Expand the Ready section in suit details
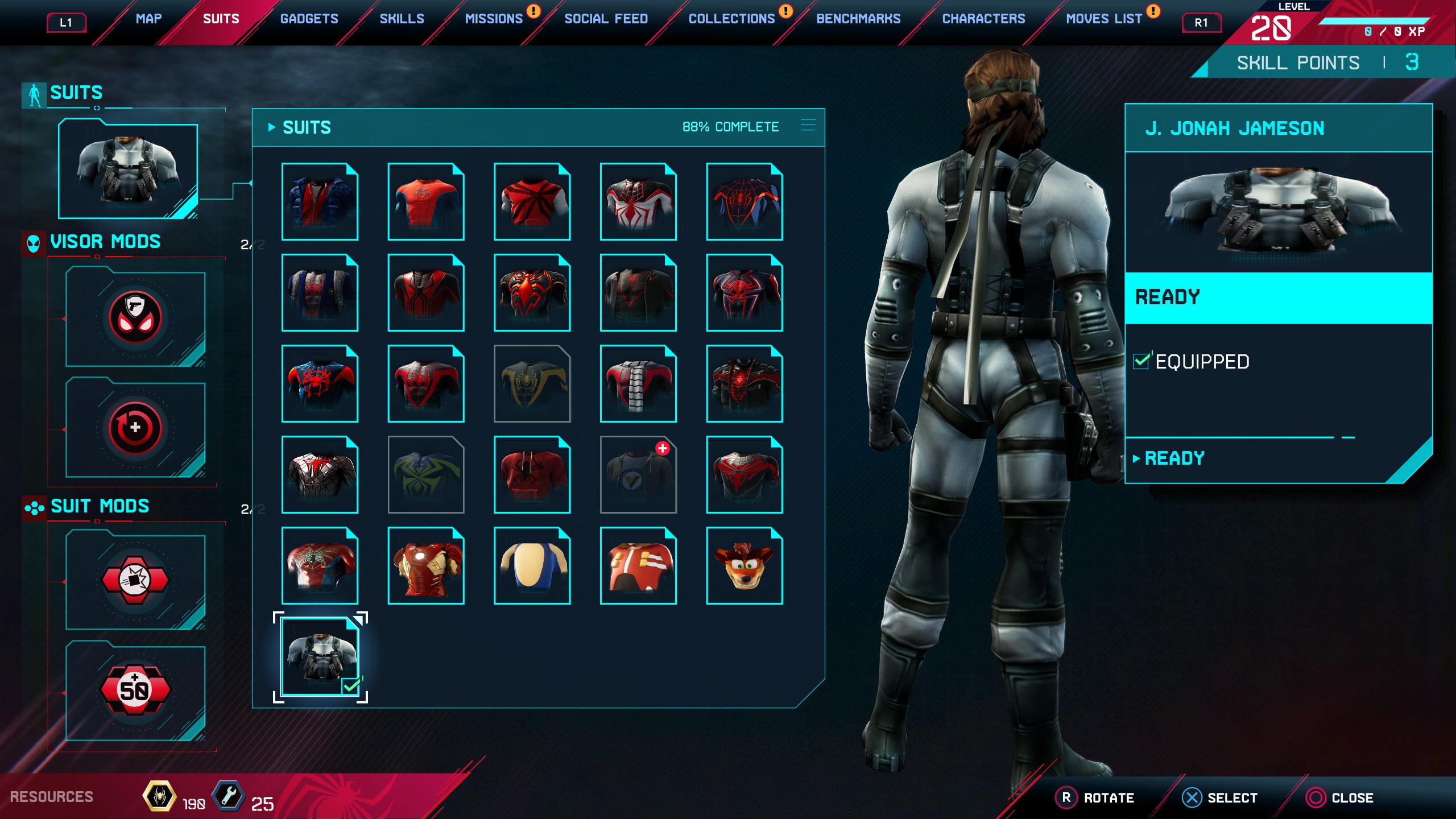Image resolution: width=1456 pixels, height=819 pixels. pos(1174,458)
